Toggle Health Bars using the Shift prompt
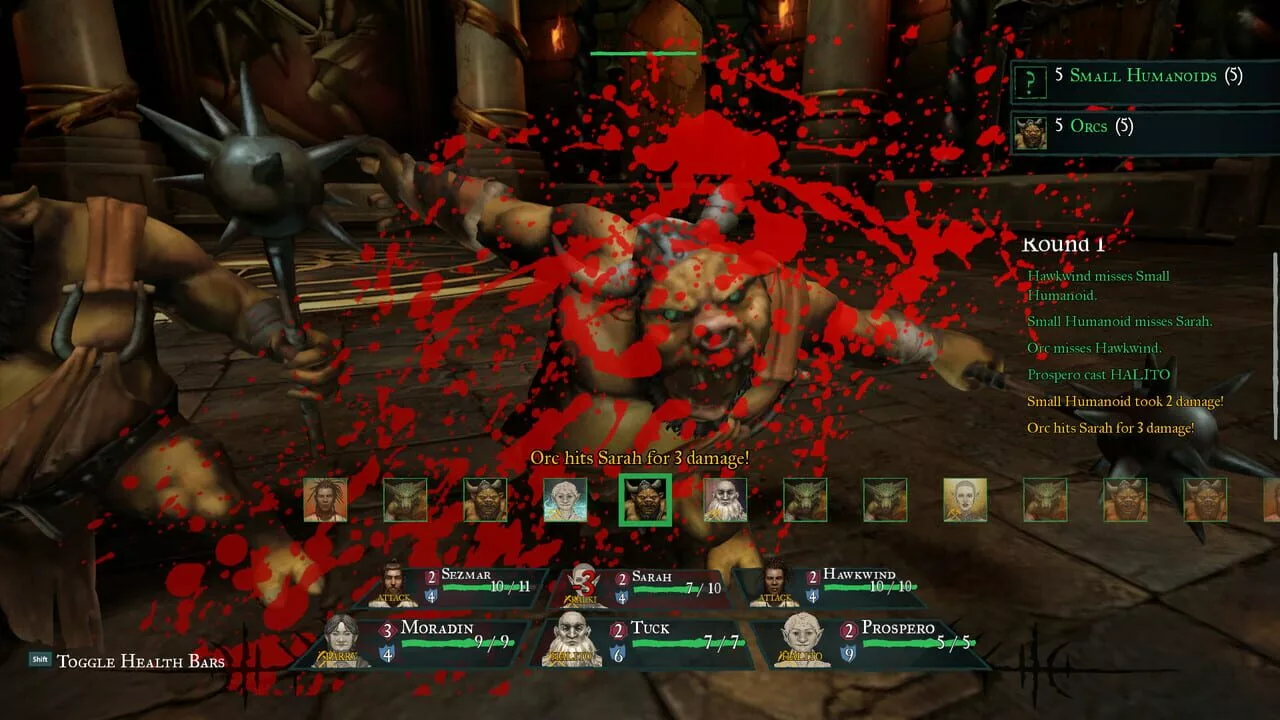 tap(40, 660)
